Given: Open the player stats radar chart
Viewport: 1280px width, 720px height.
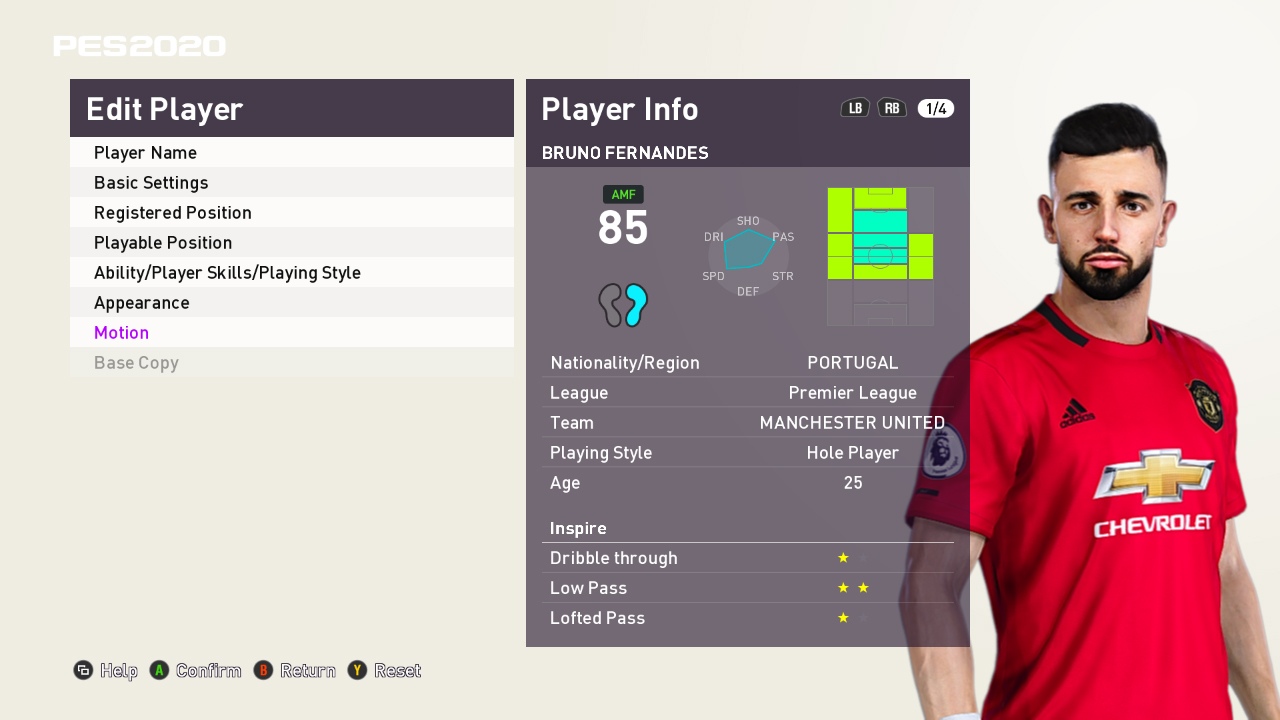Looking at the screenshot, I should coord(747,255).
